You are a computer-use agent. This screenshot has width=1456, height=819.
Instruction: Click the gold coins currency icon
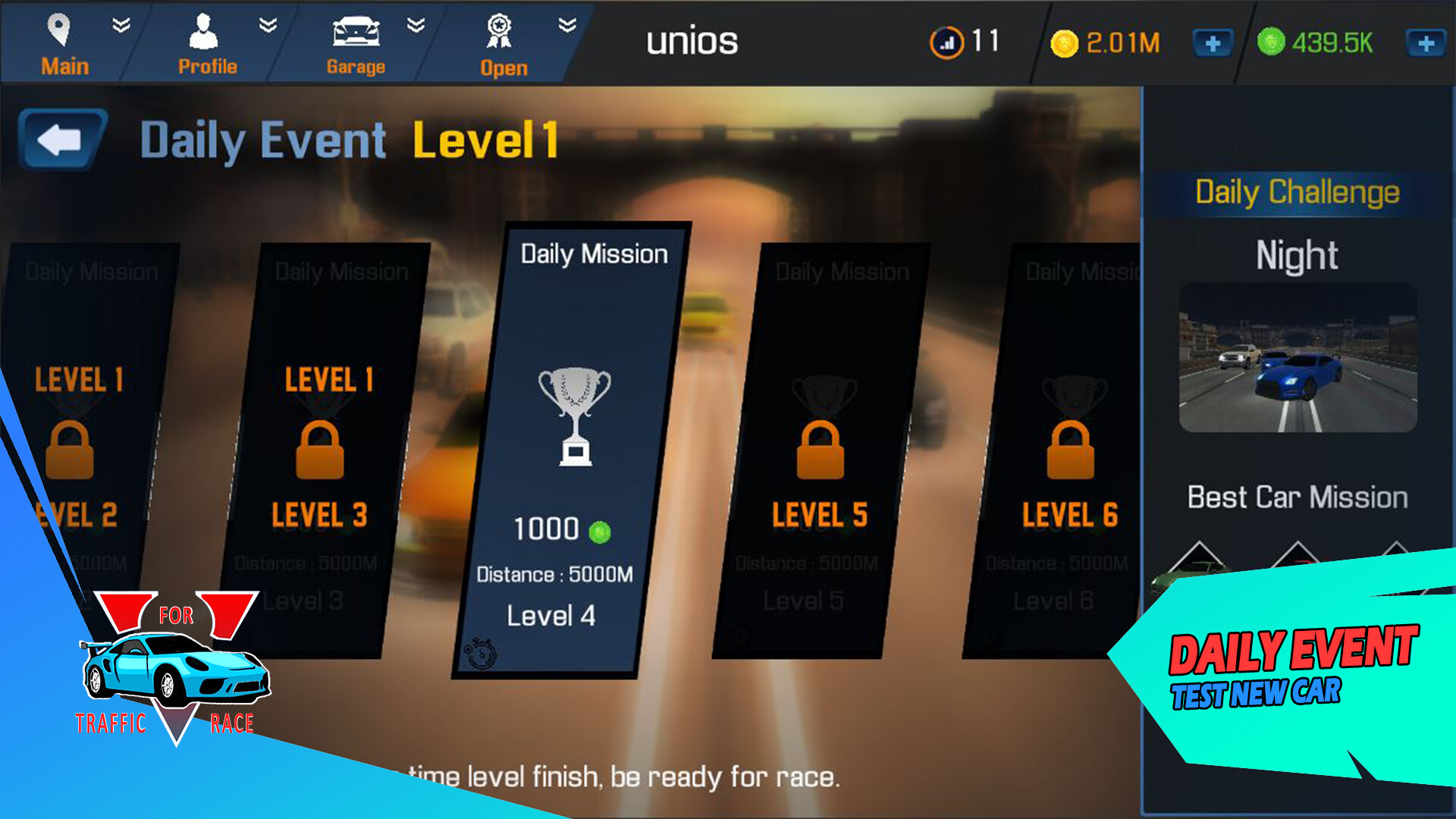point(1065,43)
